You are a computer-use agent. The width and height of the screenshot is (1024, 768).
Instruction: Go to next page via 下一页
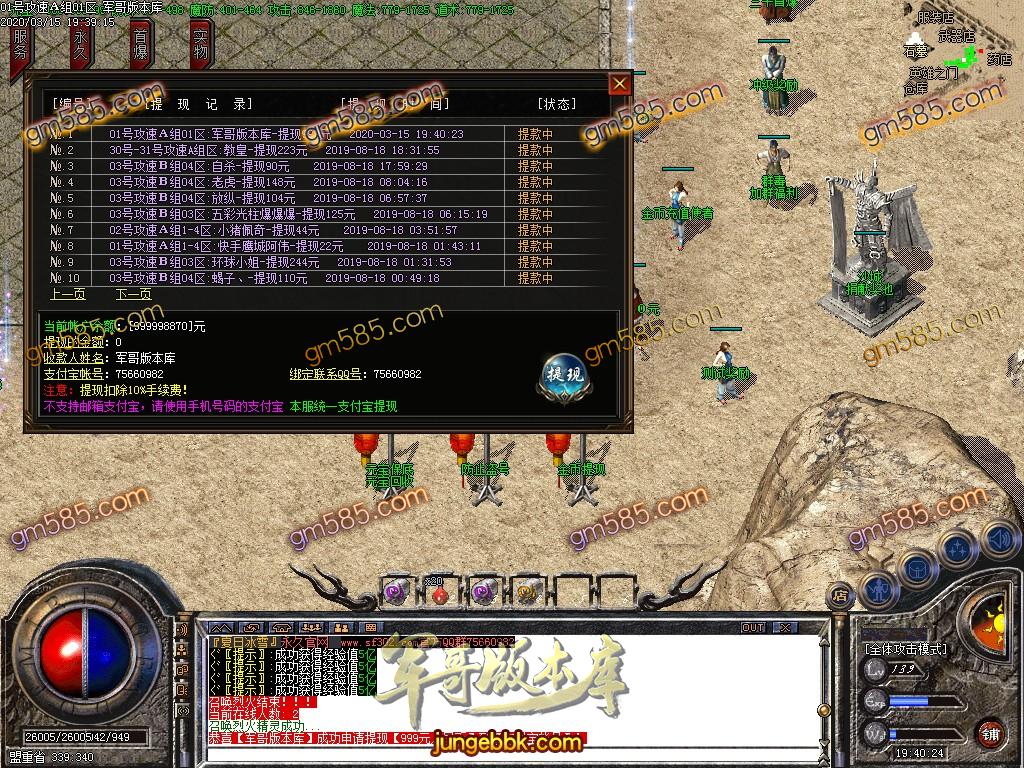click(x=133, y=294)
